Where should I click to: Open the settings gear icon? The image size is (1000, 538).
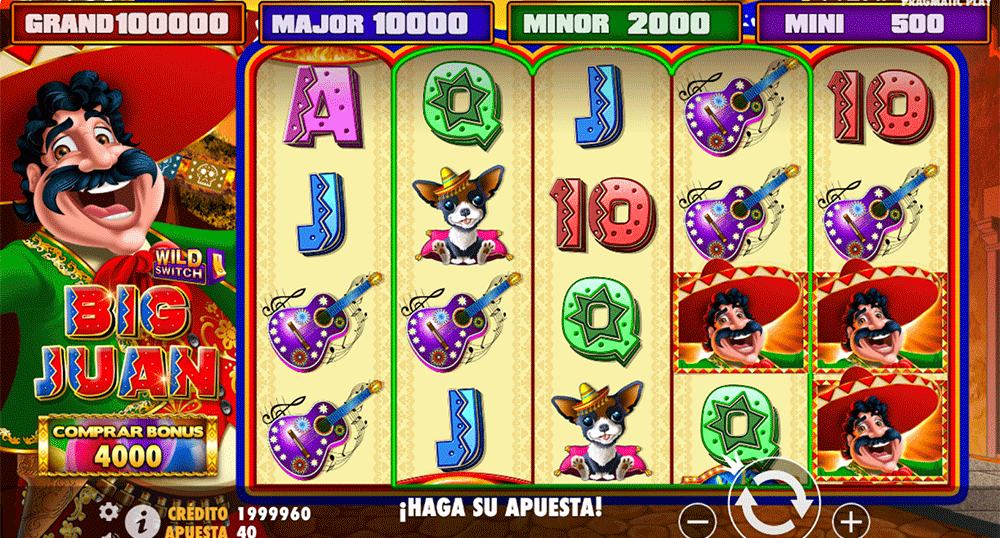pyautogui.click(x=108, y=511)
